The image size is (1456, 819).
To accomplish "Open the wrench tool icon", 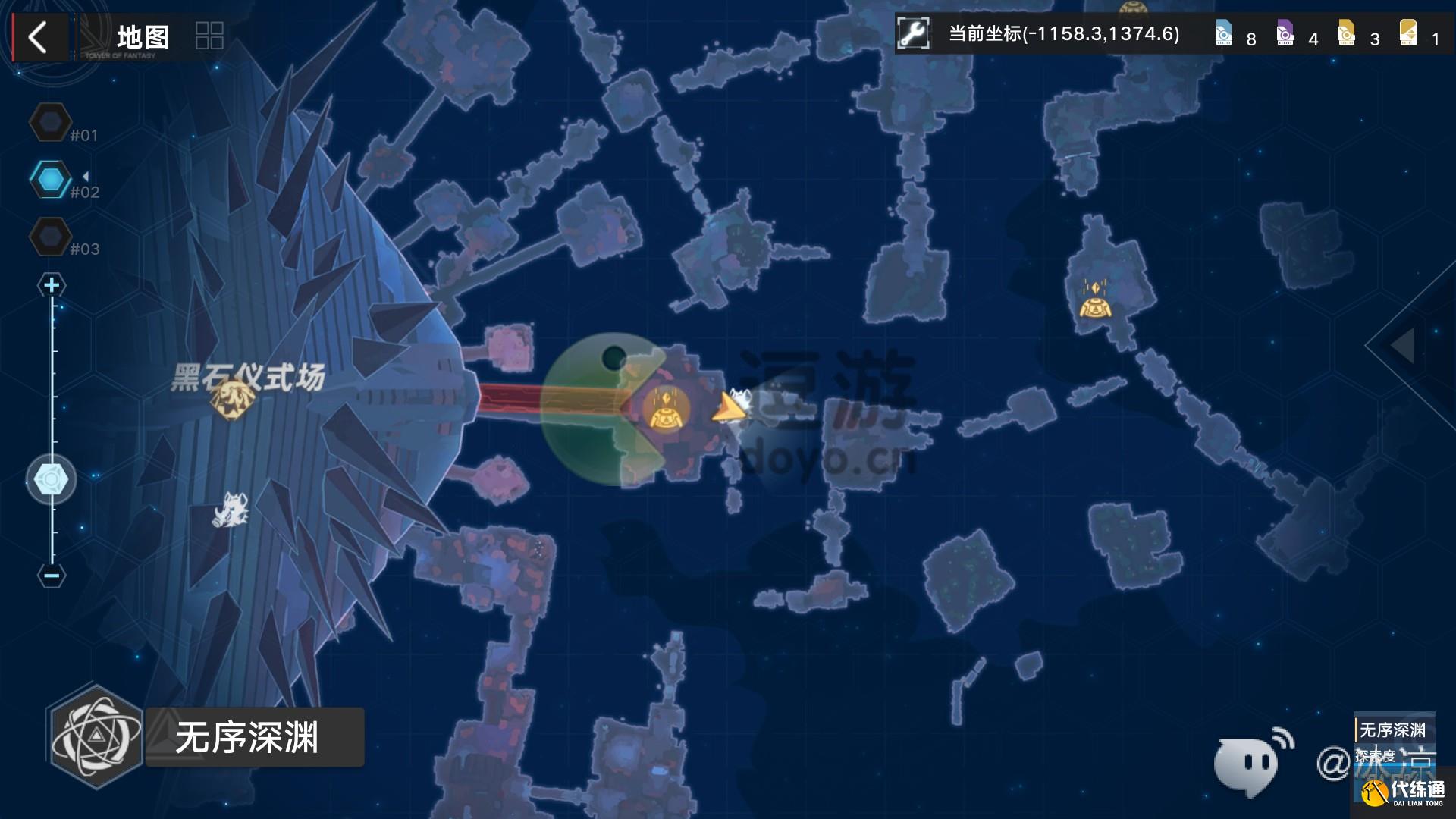I will [913, 34].
